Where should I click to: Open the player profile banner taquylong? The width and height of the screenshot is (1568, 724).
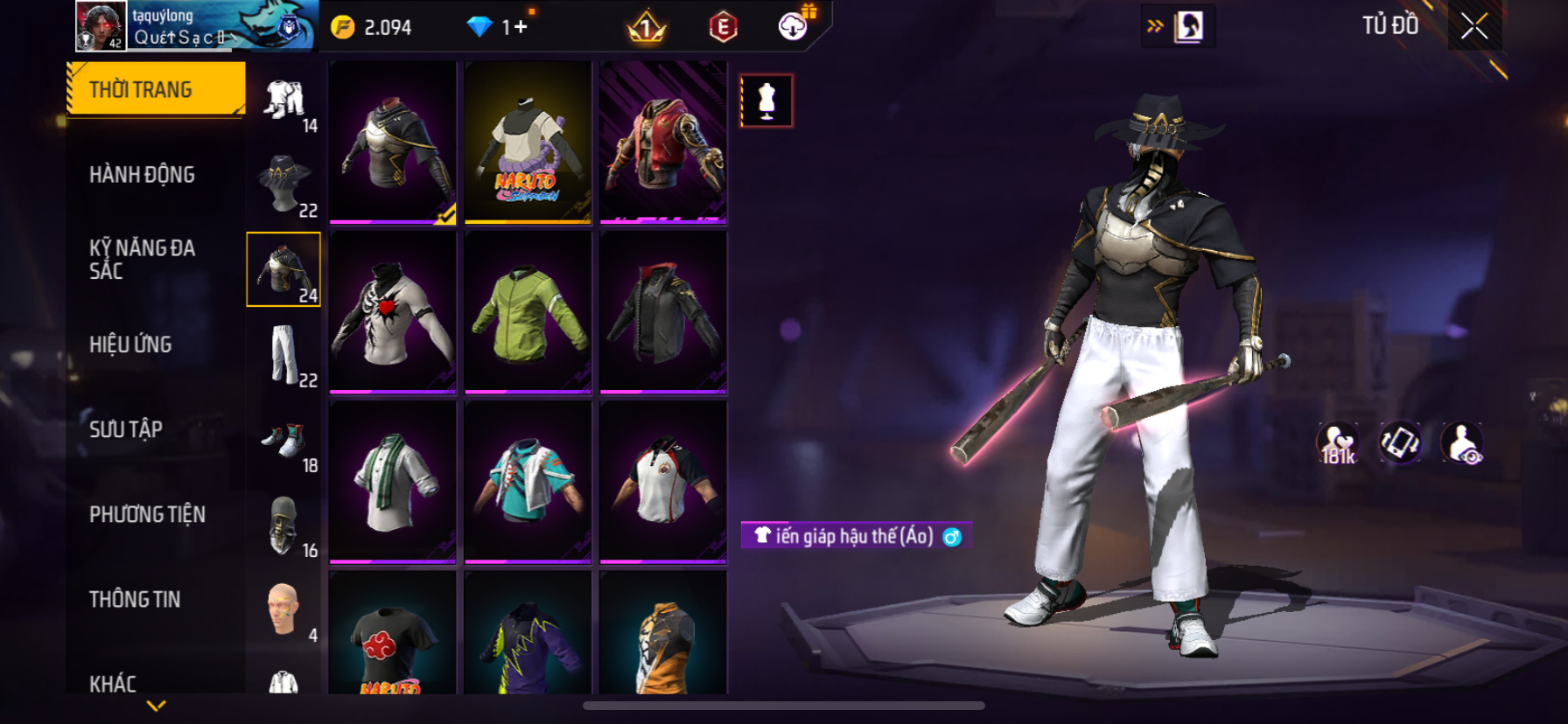tap(196, 26)
